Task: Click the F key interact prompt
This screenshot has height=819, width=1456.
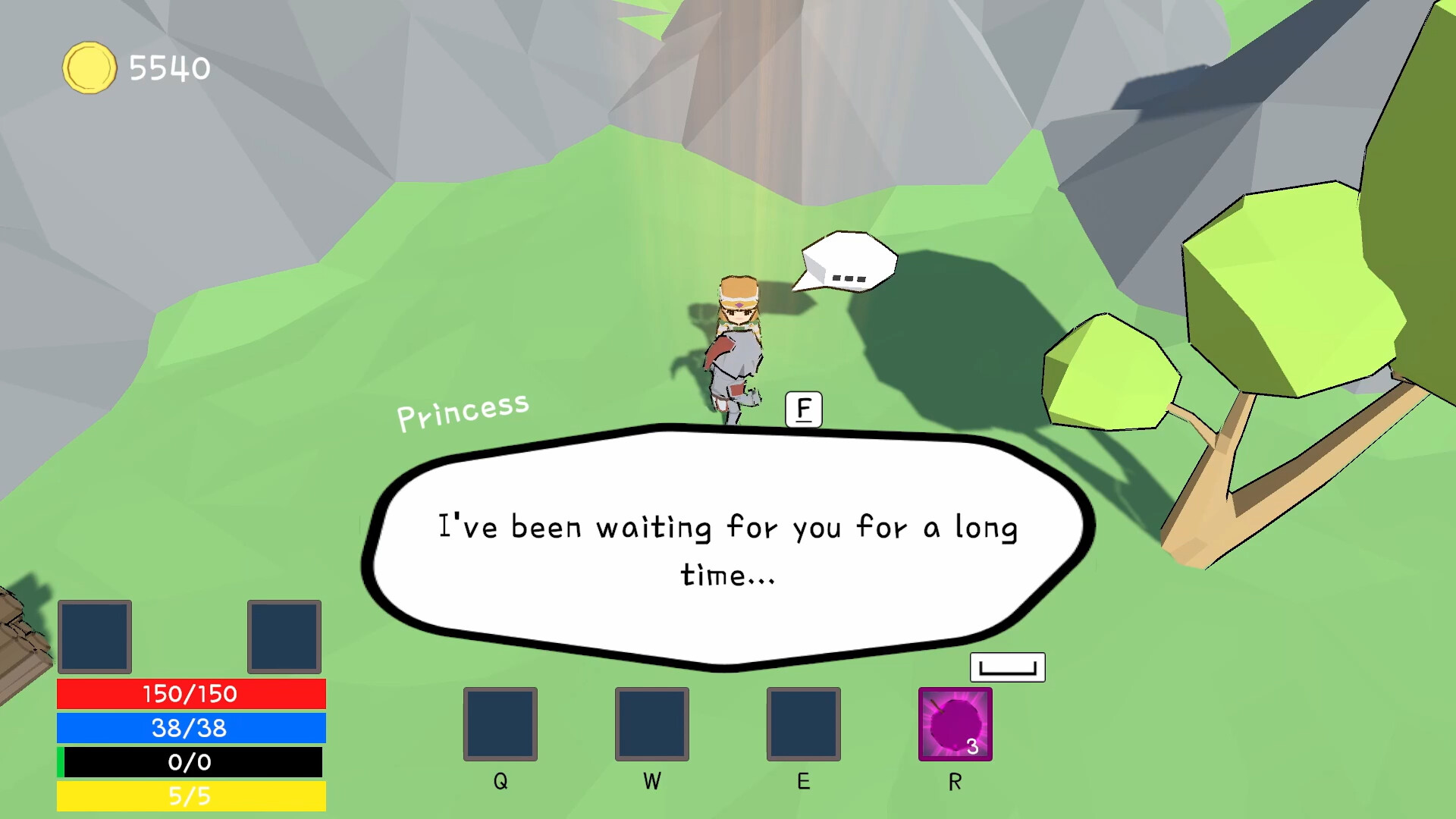Action: [804, 408]
